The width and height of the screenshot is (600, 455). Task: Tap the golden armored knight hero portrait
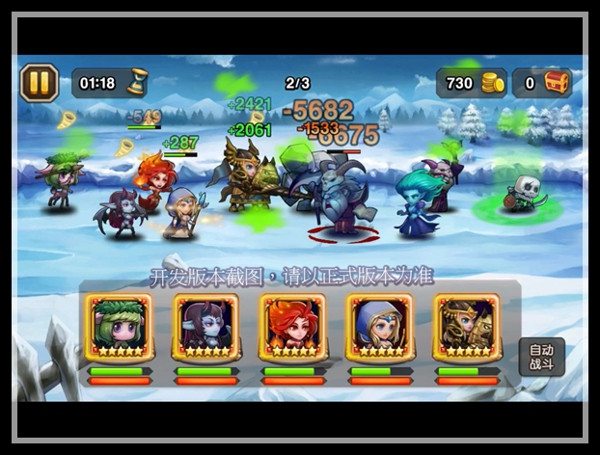pyautogui.click(x=467, y=326)
